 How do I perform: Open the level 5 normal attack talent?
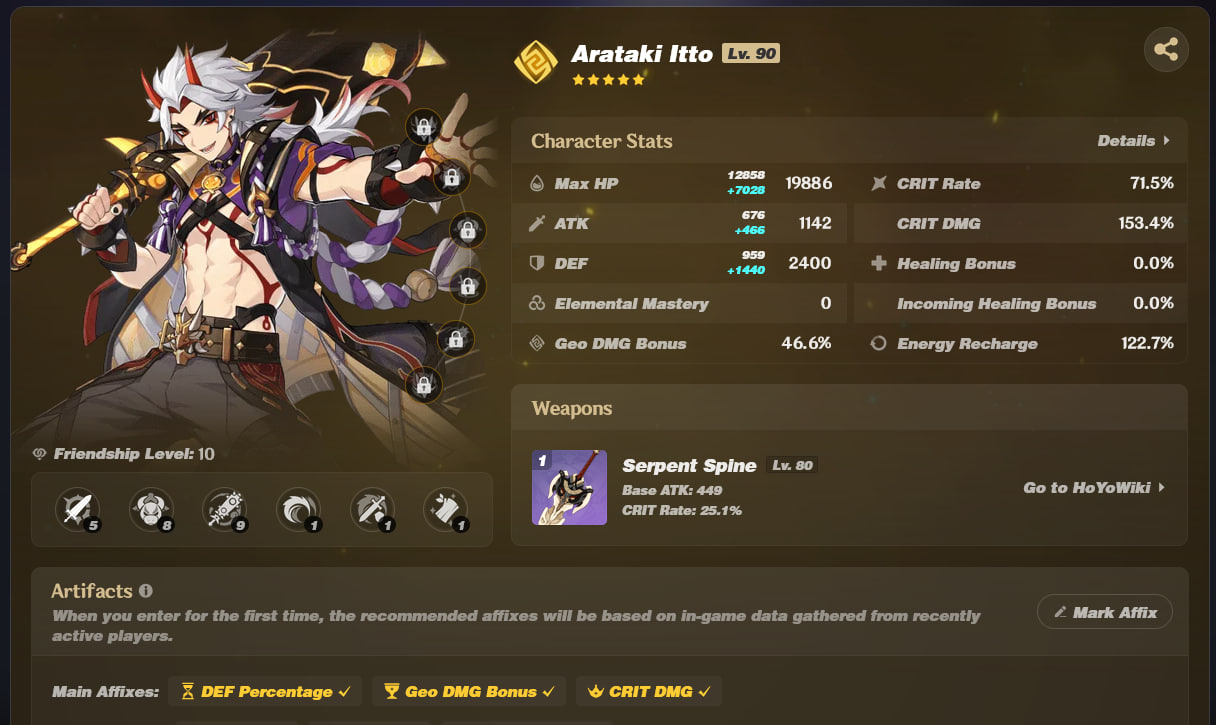(x=78, y=510)
